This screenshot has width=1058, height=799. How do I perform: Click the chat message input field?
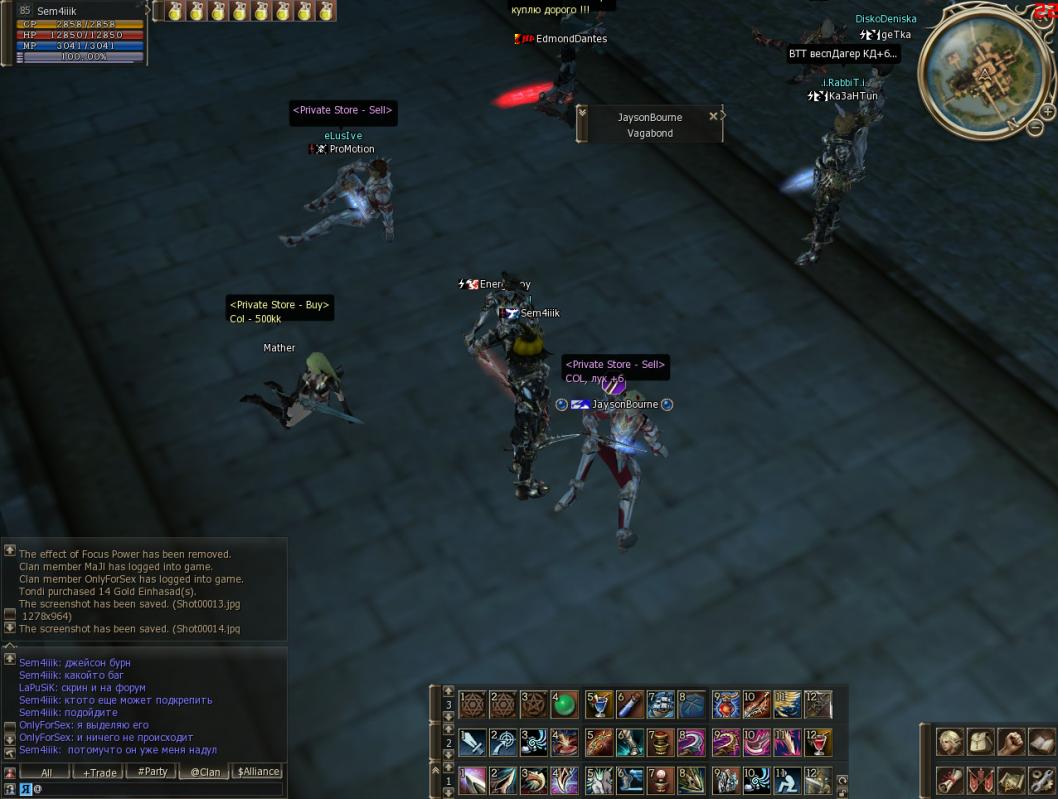150,789
